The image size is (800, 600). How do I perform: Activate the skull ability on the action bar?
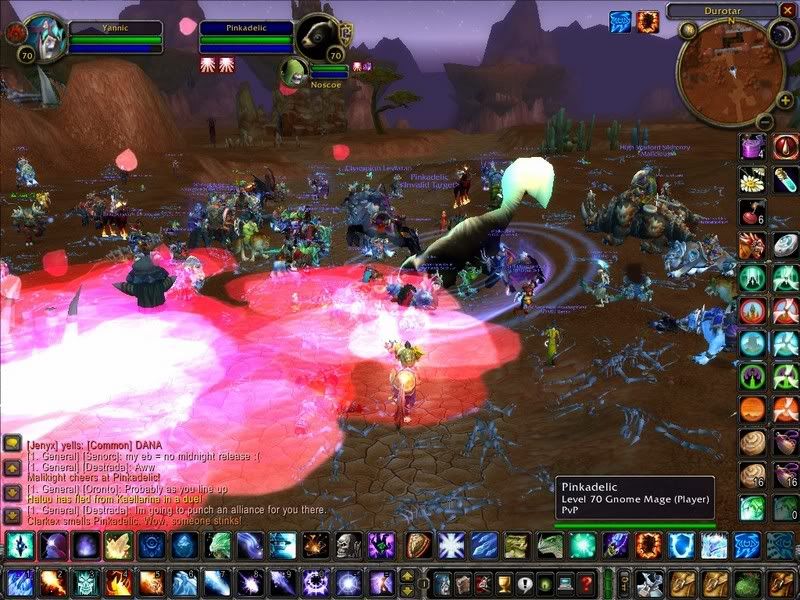[346, 546]
